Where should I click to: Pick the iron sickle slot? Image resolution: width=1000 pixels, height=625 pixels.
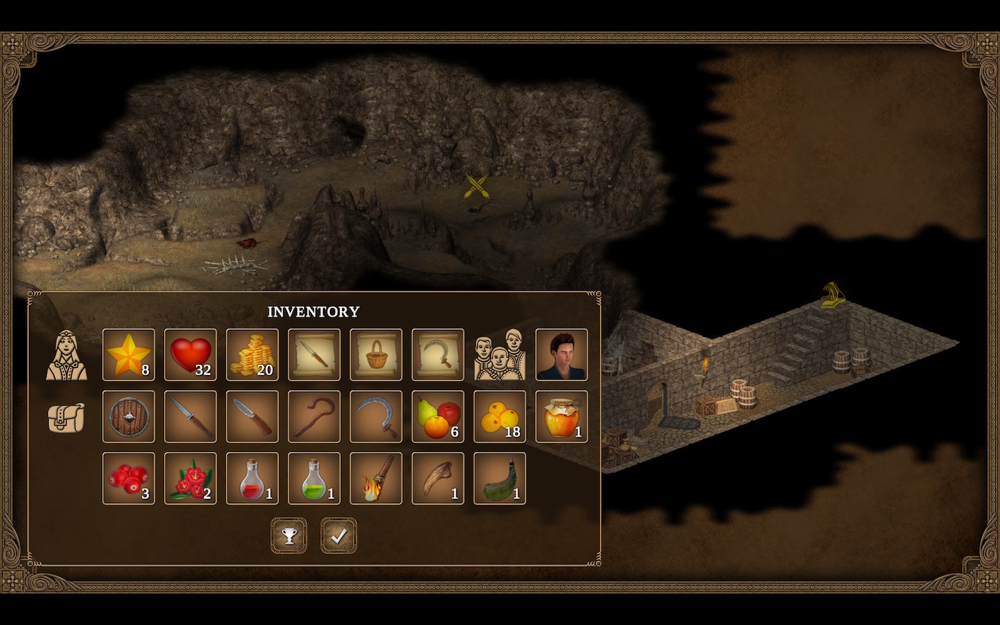pos(377,417)
